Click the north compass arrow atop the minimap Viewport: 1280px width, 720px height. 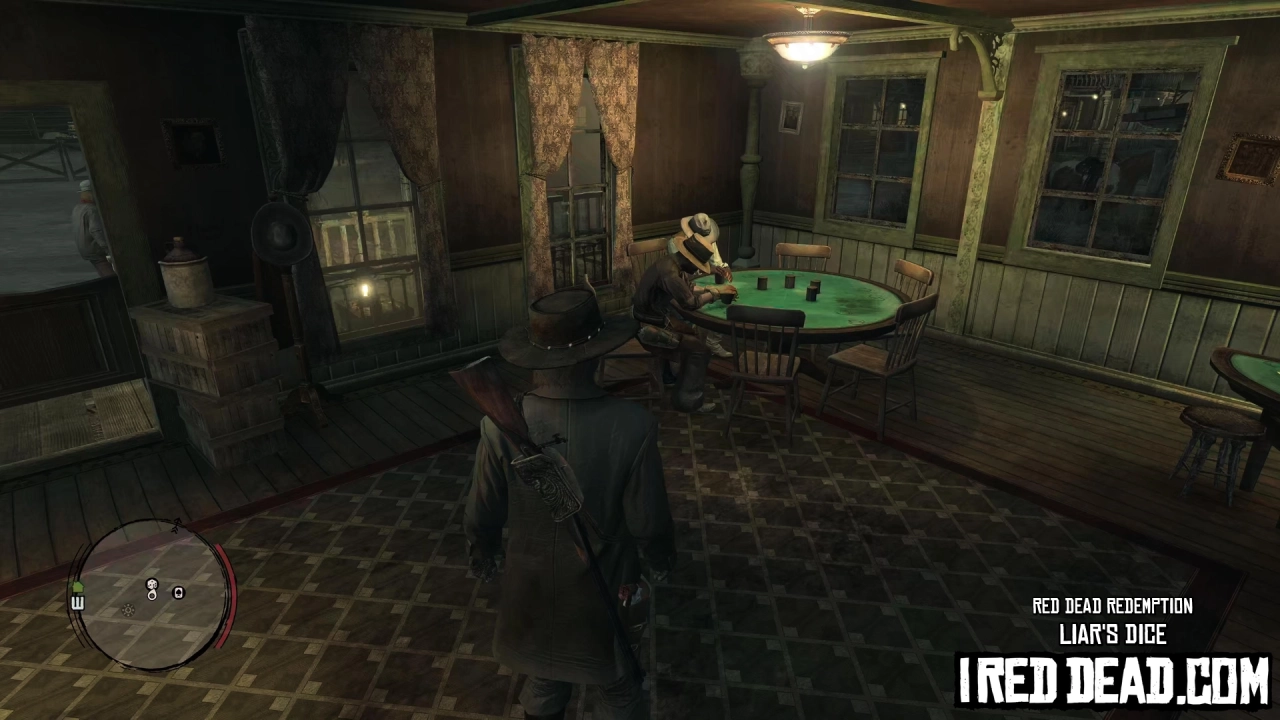177,523
